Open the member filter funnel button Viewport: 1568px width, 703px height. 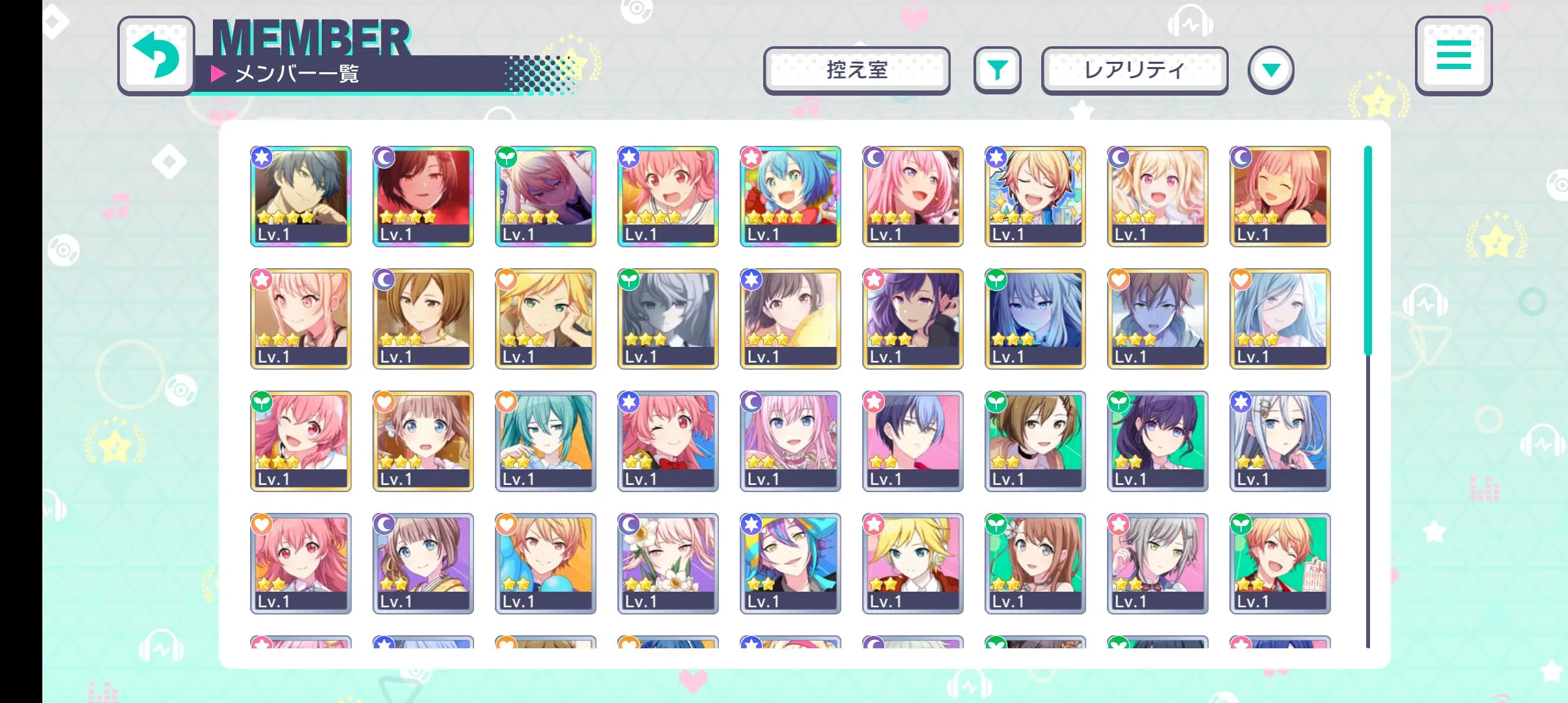pyautogui.click(x=997, y=70)
